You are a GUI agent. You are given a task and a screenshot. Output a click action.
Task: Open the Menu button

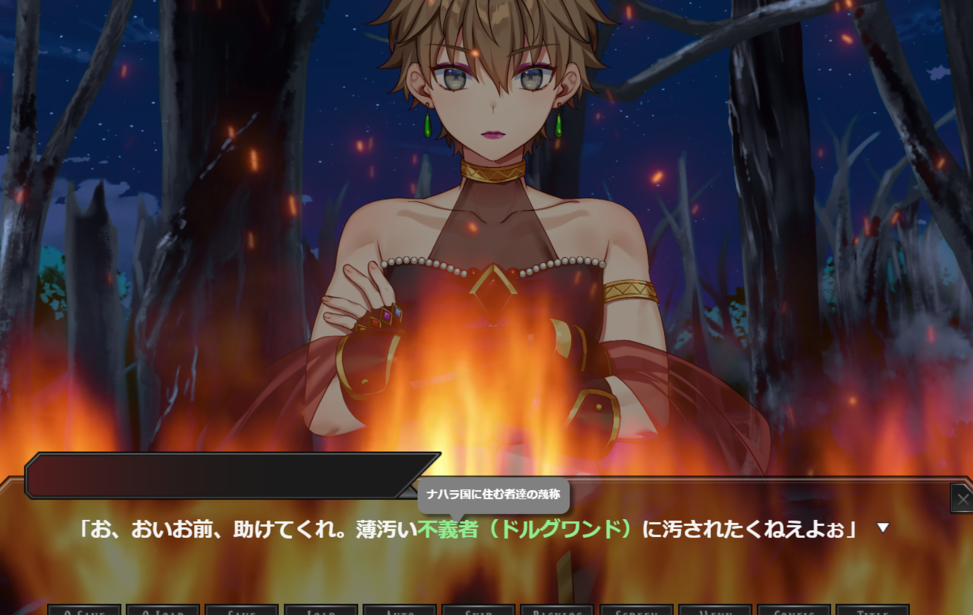pos(715,609)
